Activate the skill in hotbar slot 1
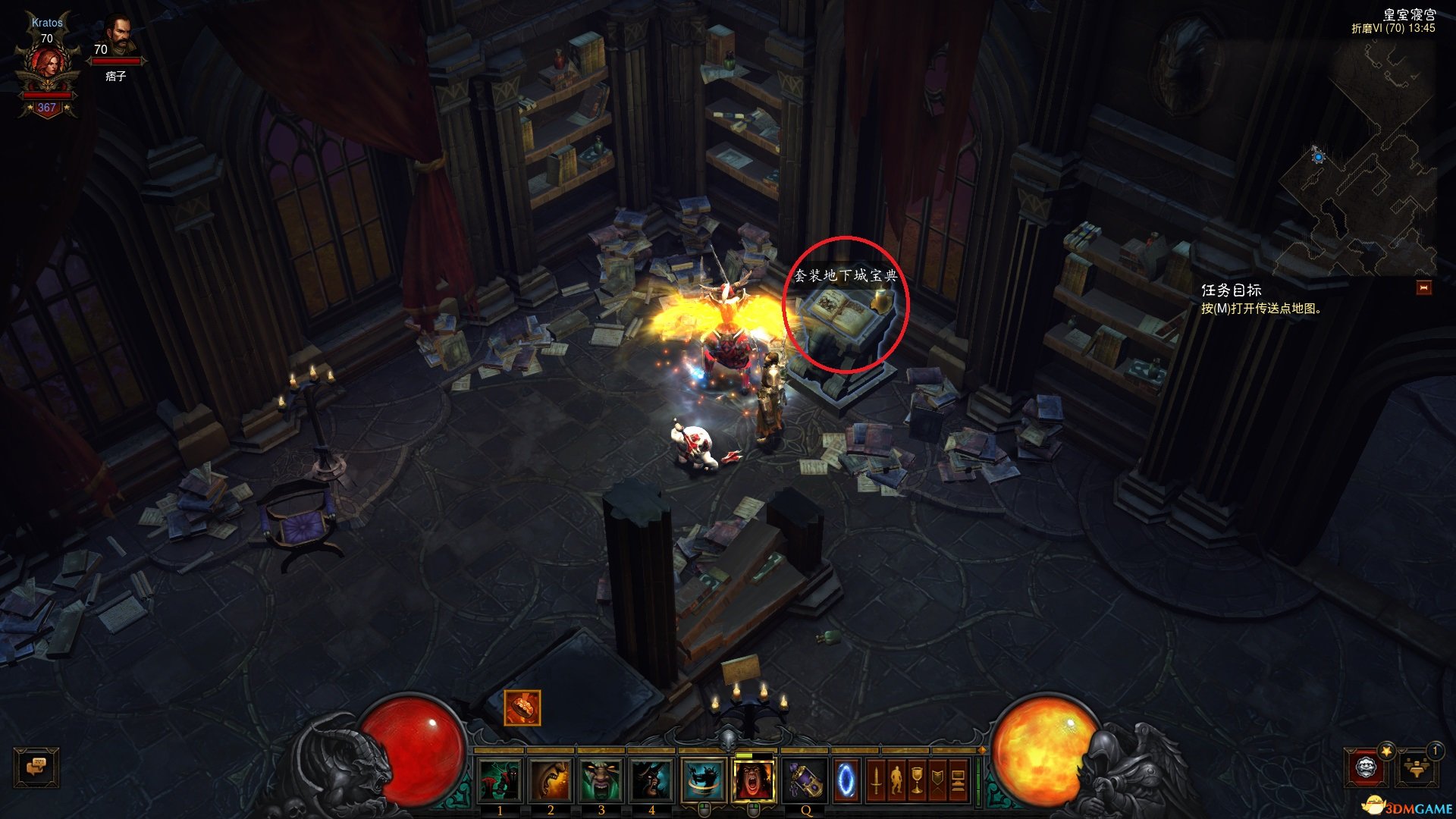The width and height of the screenshot is (1456, 819). [x=500, y=779]
